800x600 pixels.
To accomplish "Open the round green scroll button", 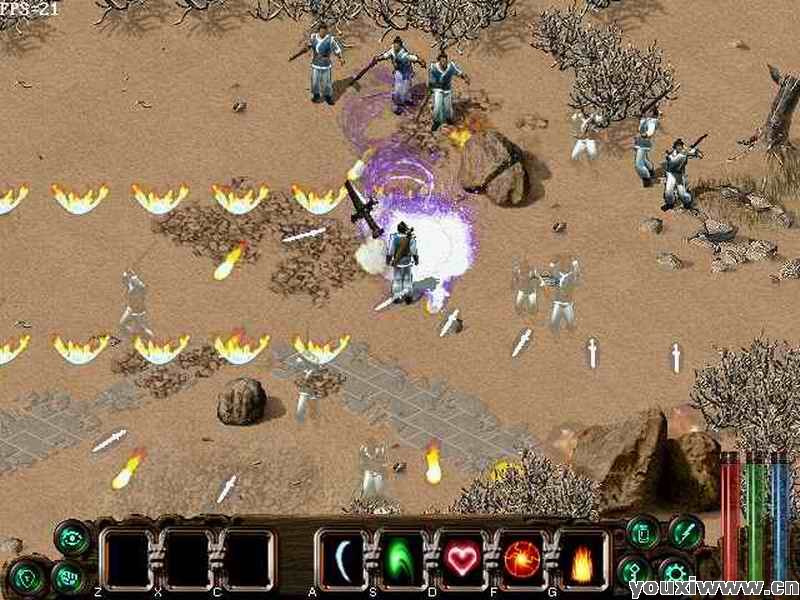I will tap(642, 532).
